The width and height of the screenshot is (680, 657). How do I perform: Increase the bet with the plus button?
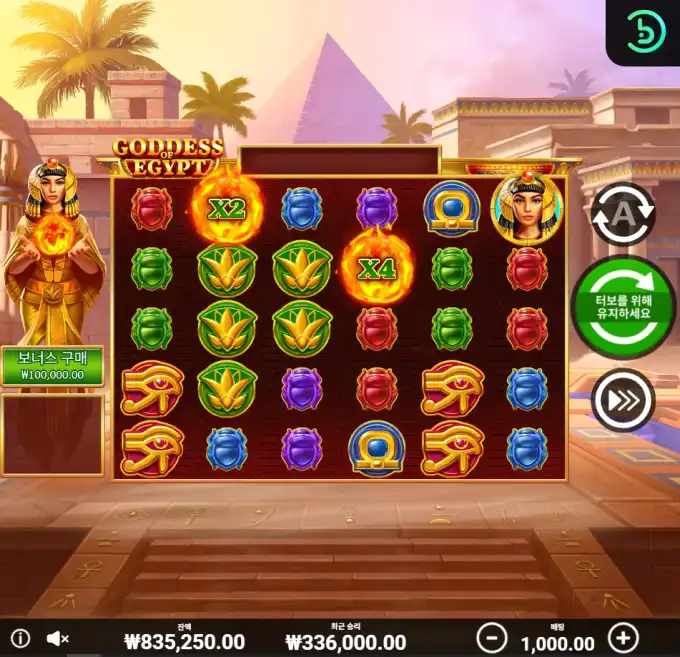coord(623,638)
